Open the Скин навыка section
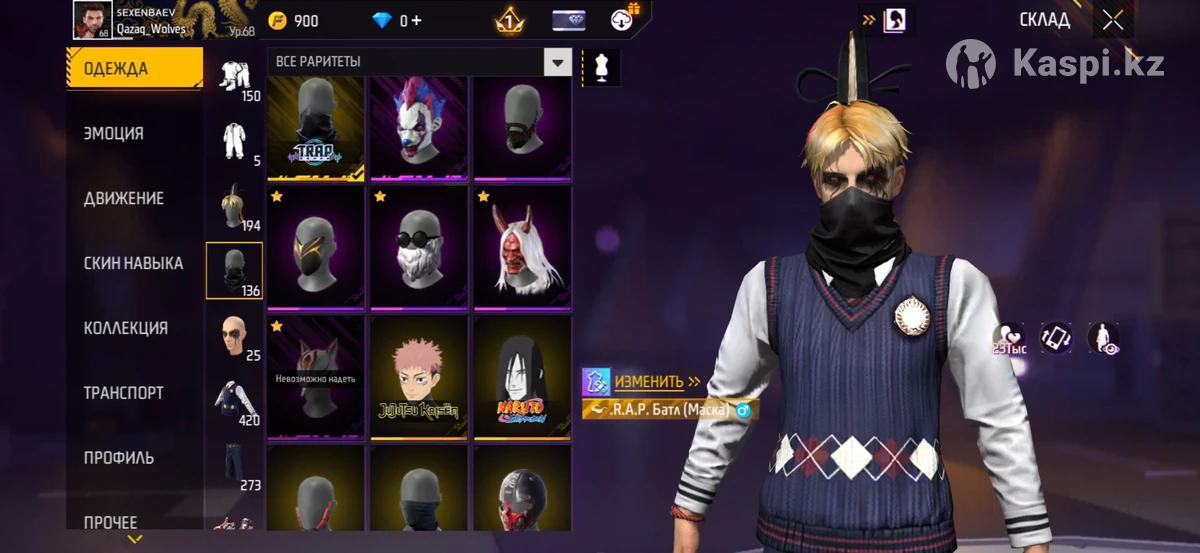 tap(133, 263)
